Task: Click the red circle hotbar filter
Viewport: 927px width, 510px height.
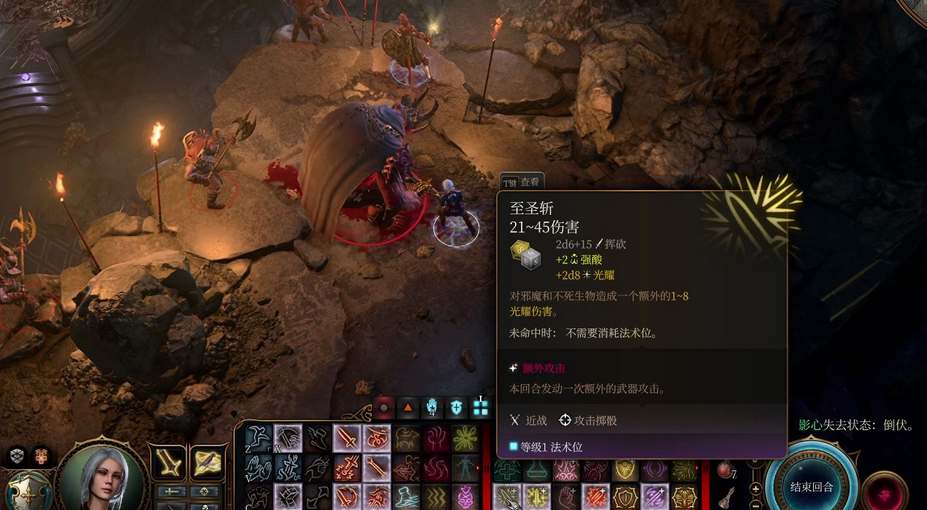Action: point(384,408)
